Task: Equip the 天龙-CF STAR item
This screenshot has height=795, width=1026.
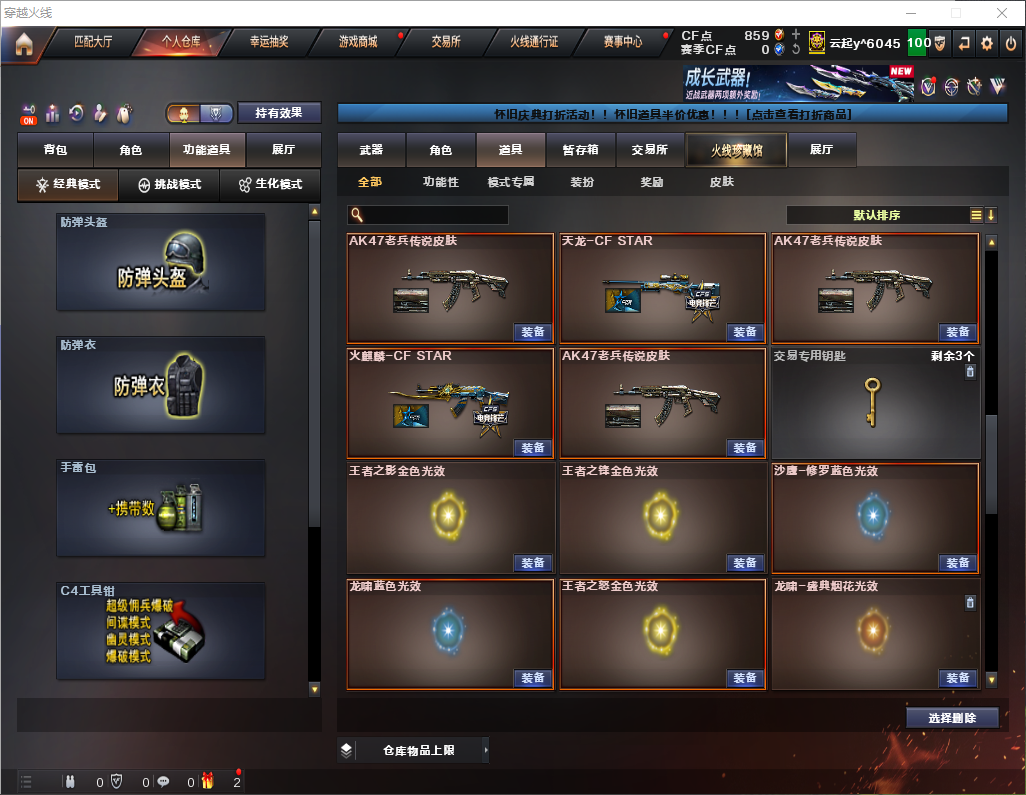Action: 745,332
